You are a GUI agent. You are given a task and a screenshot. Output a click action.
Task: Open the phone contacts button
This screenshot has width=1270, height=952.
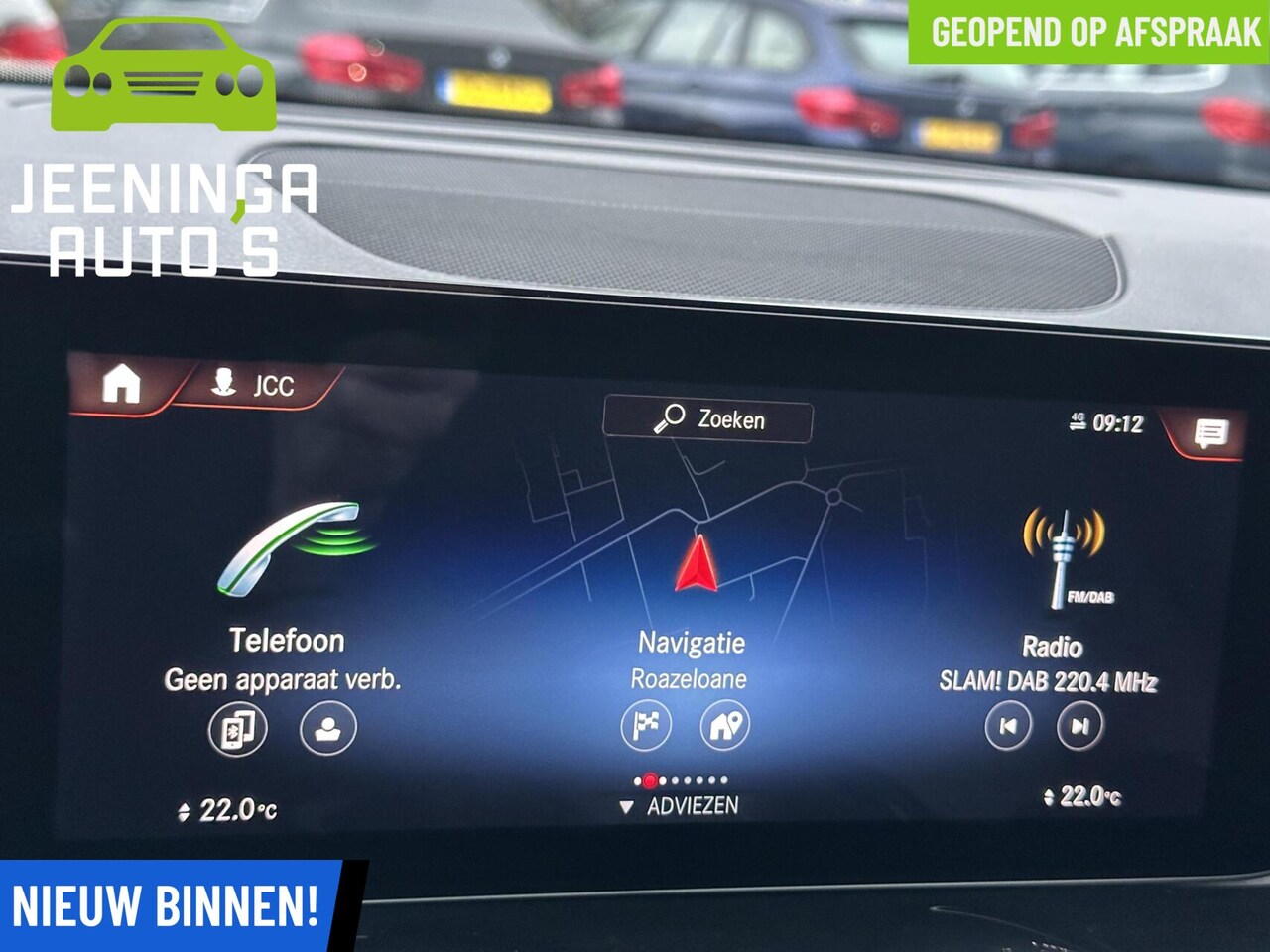[x=327, y=729]
